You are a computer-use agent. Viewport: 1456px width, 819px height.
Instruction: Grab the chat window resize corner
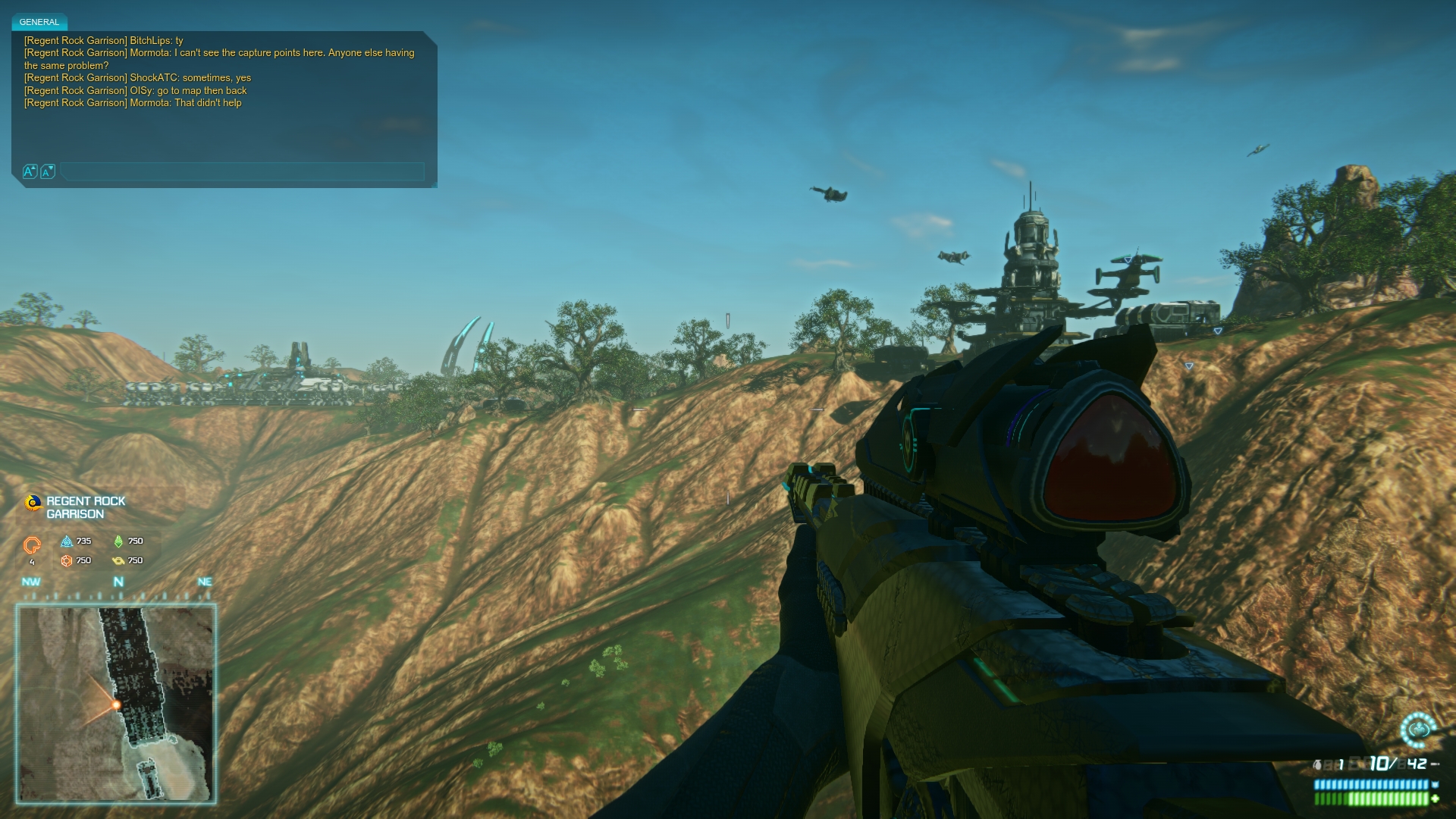click(x=432, y=183)
